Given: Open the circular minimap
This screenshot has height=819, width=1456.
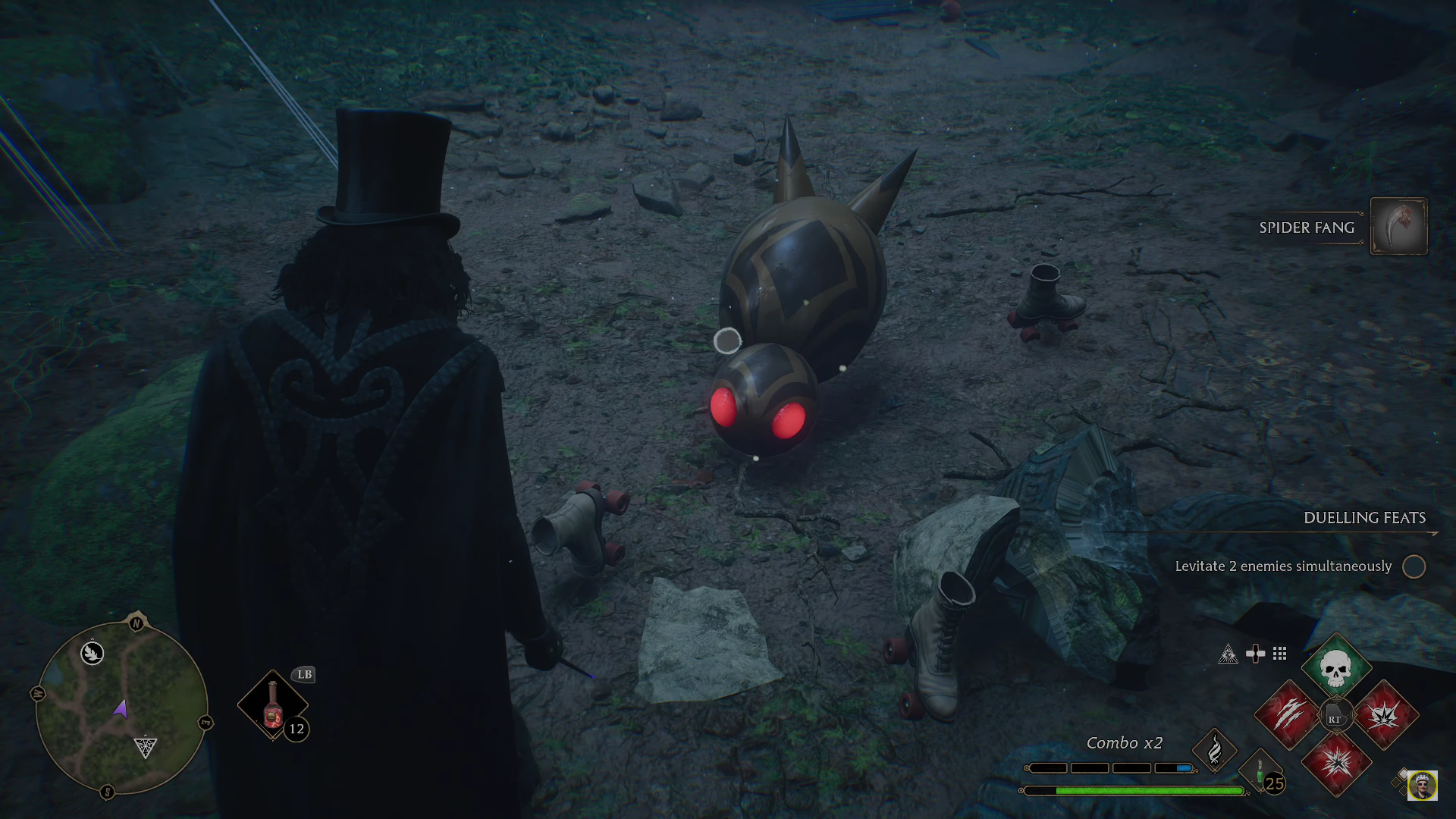Looking at the screenshot, I should click(121, 708).
